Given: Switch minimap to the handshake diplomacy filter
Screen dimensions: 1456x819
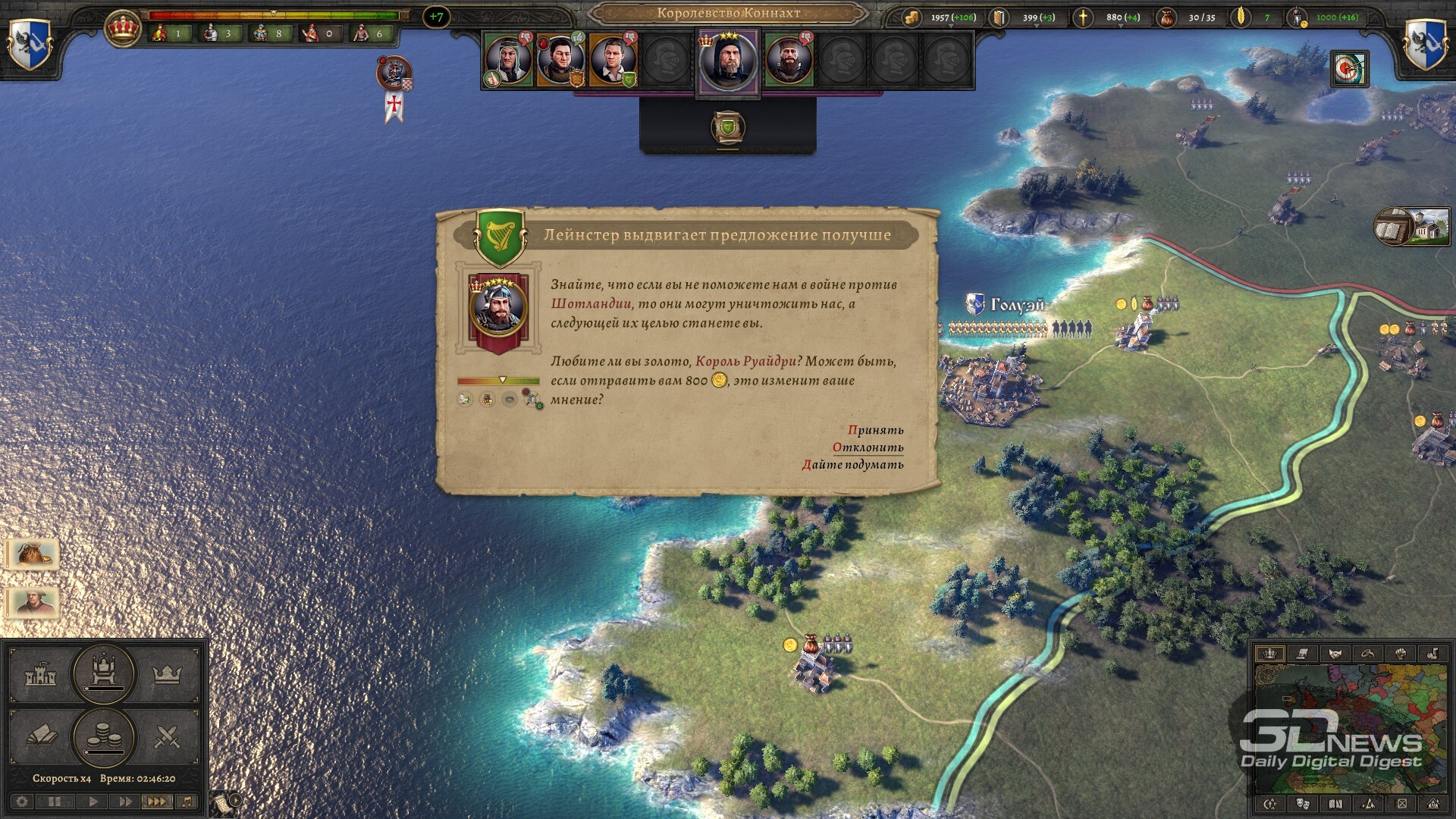Looking at the screenshot, I should click(1335, 654).
